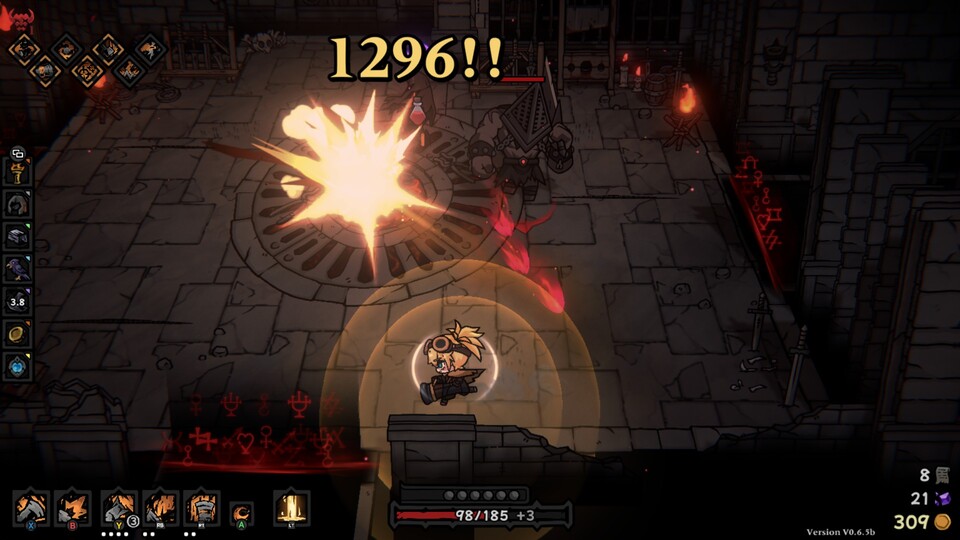
Task: Use the small crescent dash skill
Action: 242,513
